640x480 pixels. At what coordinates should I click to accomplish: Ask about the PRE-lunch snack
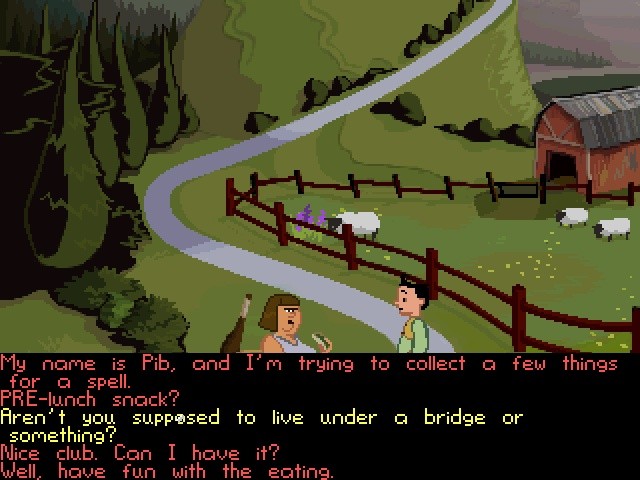91,399
